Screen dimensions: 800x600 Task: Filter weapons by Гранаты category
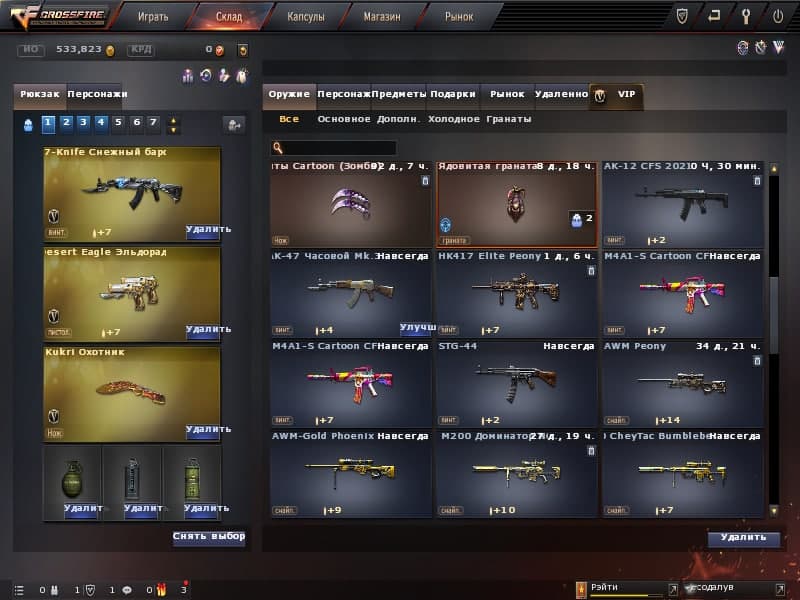[x=508, y=119]
